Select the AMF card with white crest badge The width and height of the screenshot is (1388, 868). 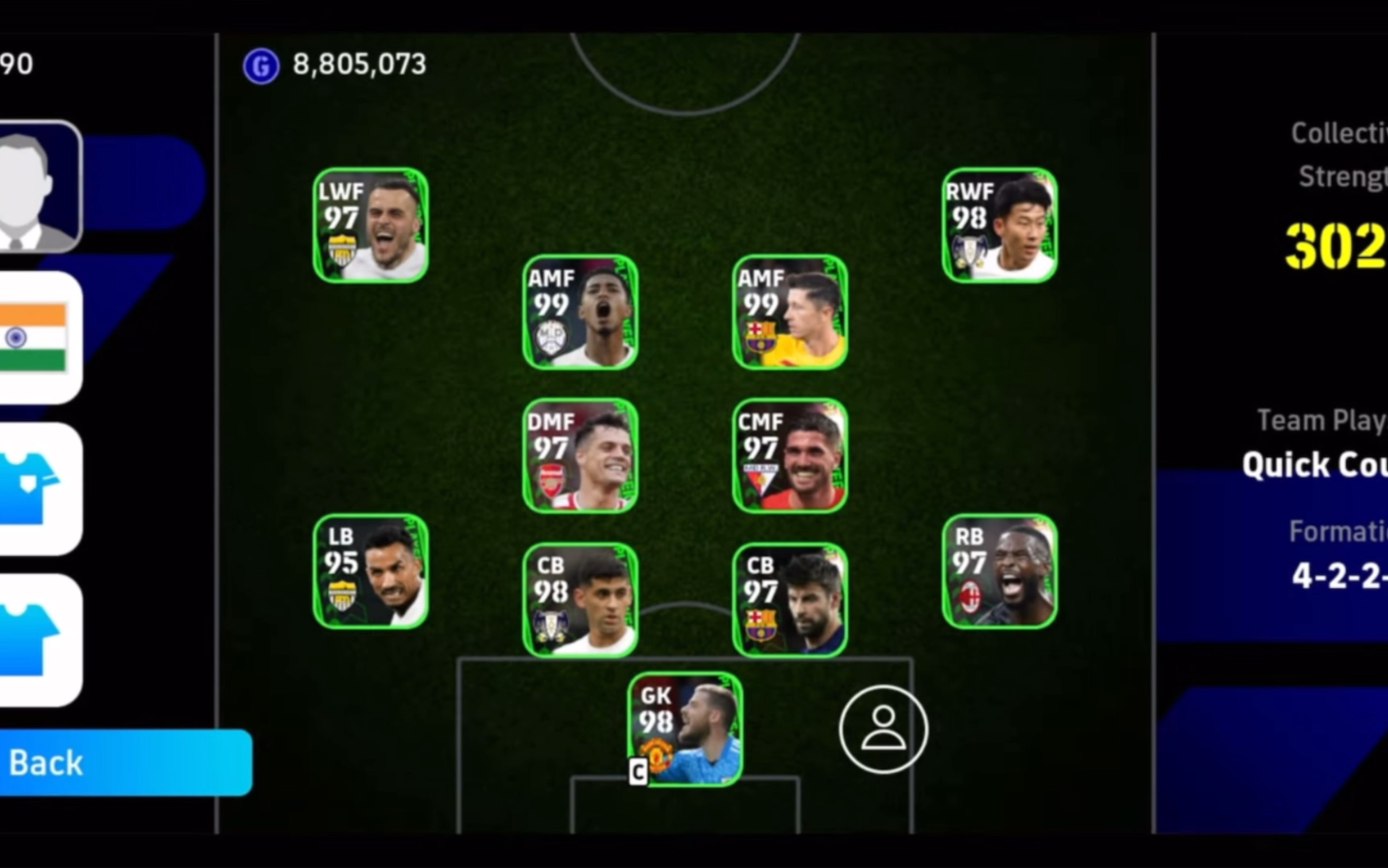[x=580, y=312]
